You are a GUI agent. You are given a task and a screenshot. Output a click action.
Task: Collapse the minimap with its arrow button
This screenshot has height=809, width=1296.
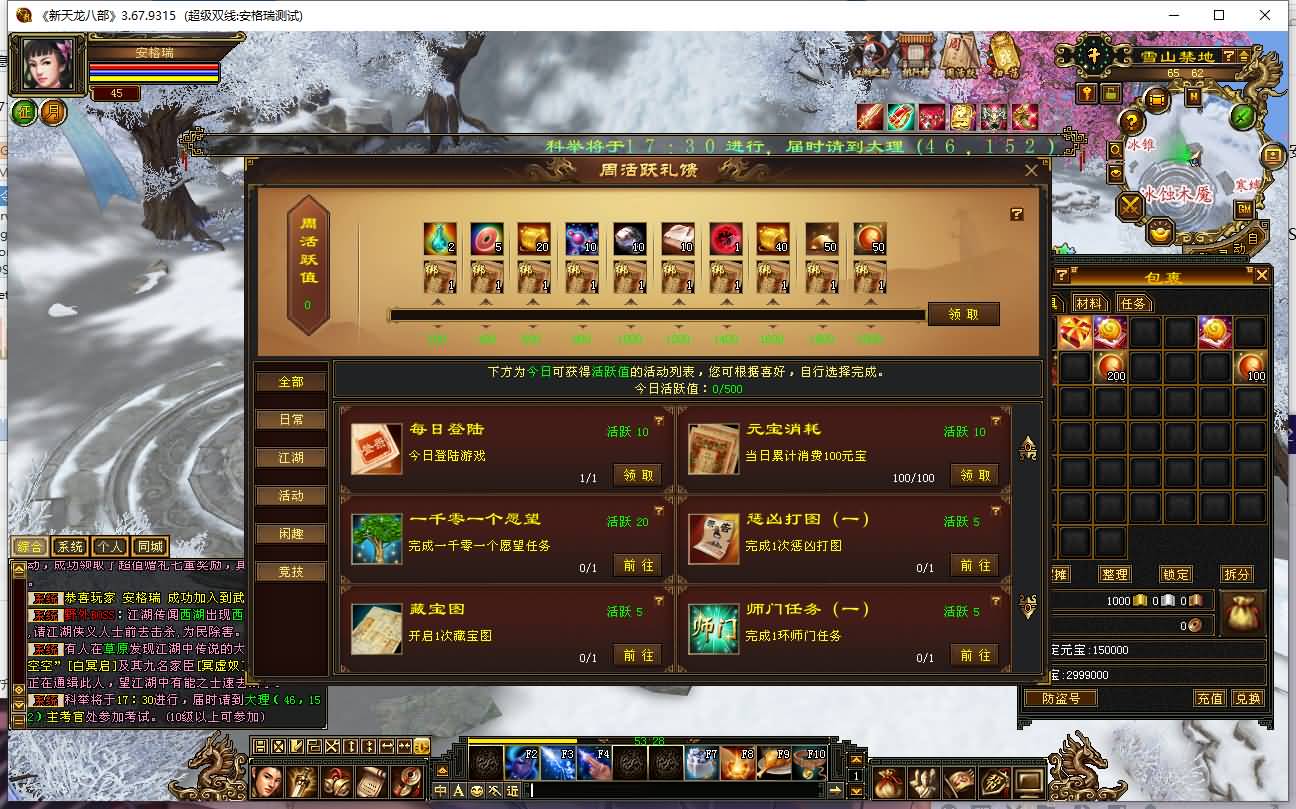[x=1245, y=57]
